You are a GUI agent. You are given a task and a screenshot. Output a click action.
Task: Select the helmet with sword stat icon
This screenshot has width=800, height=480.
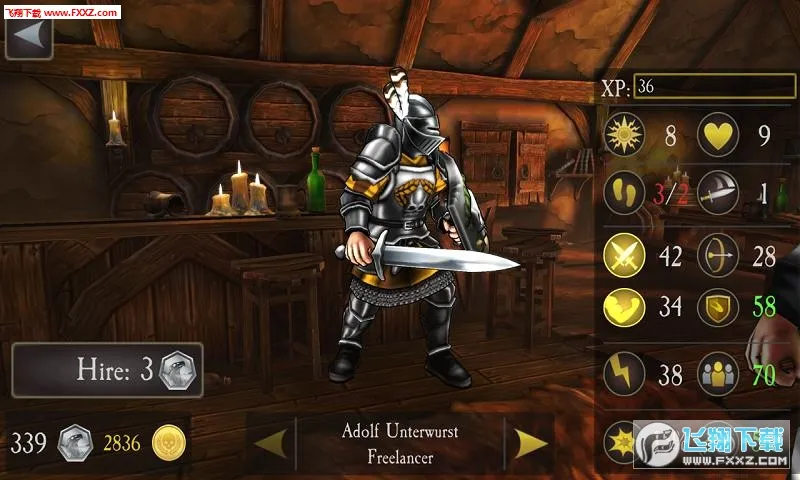718,193
